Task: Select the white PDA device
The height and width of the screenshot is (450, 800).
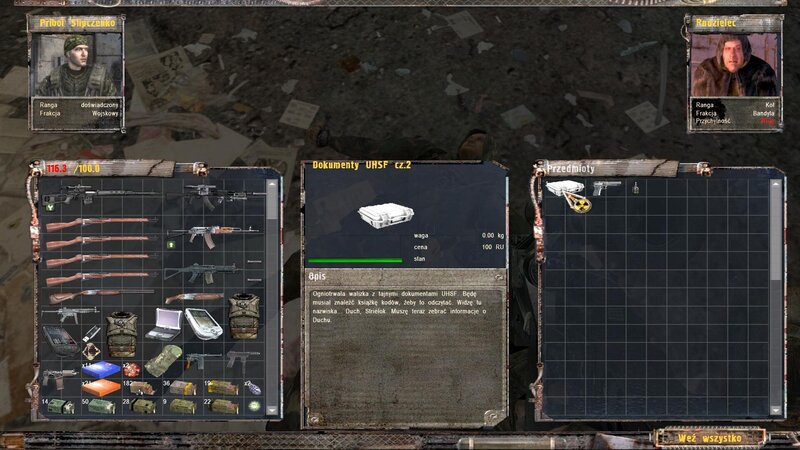Action: (202, 323)
